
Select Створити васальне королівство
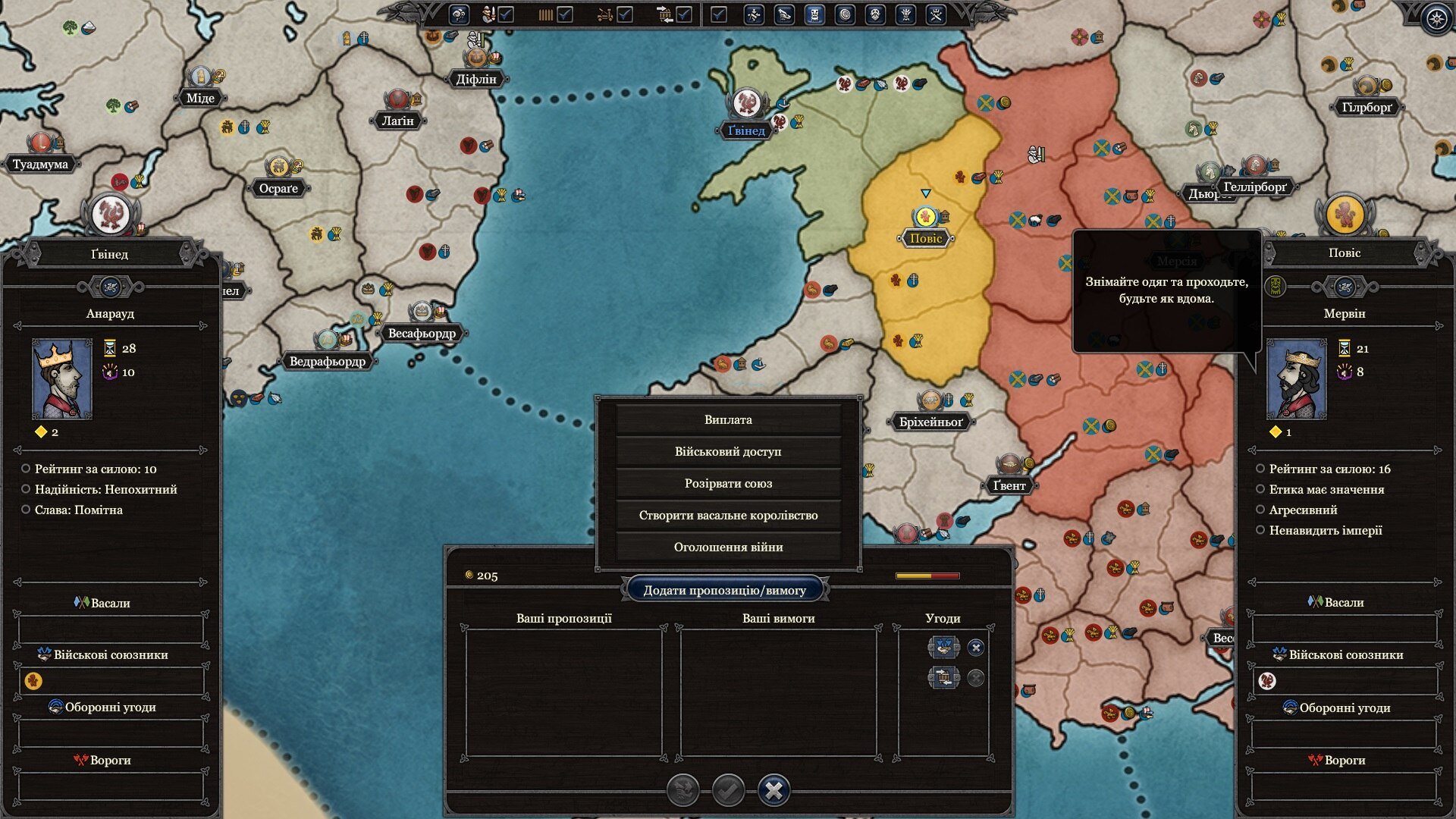tap(728, 515)
